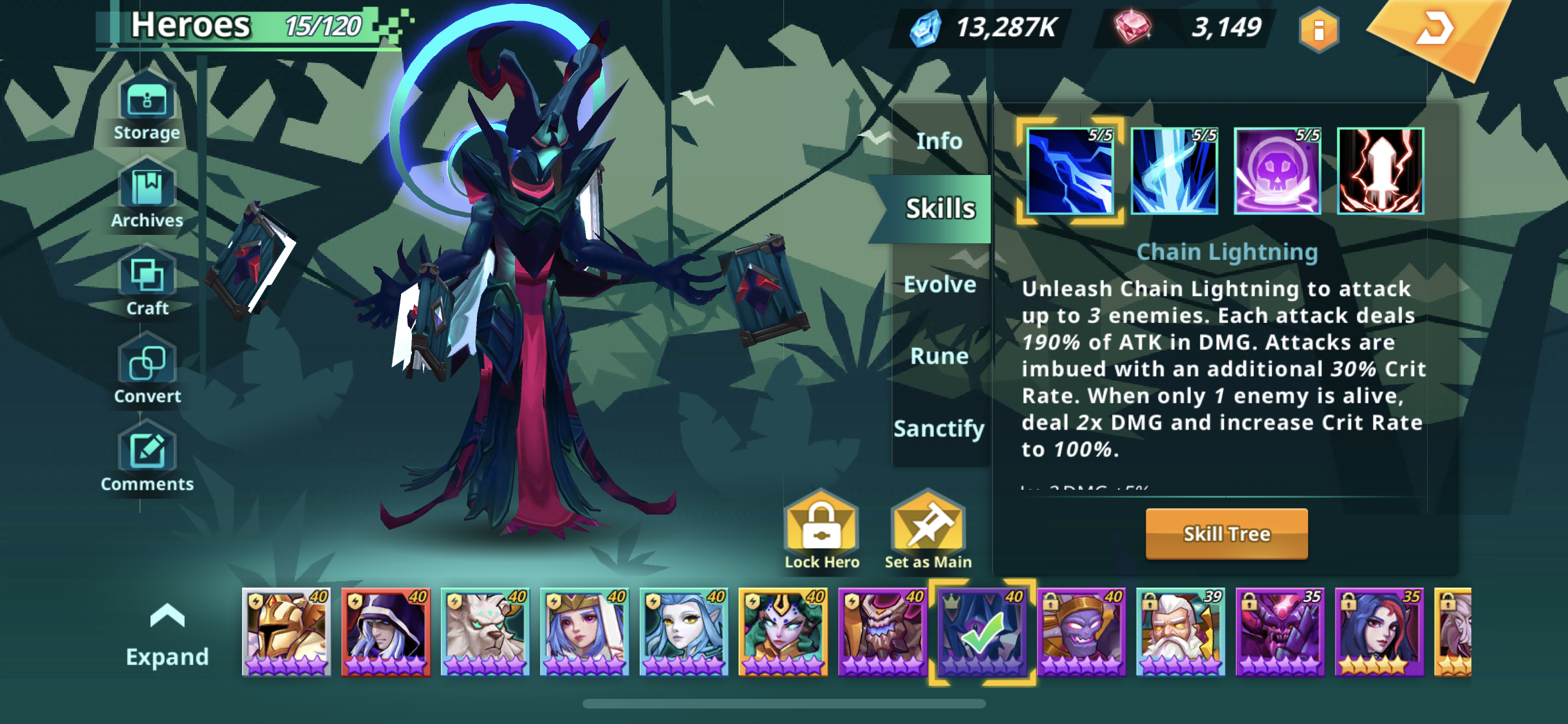Click the orange back arrow button
1568x724 pixels.
(x=1435, y=29)
